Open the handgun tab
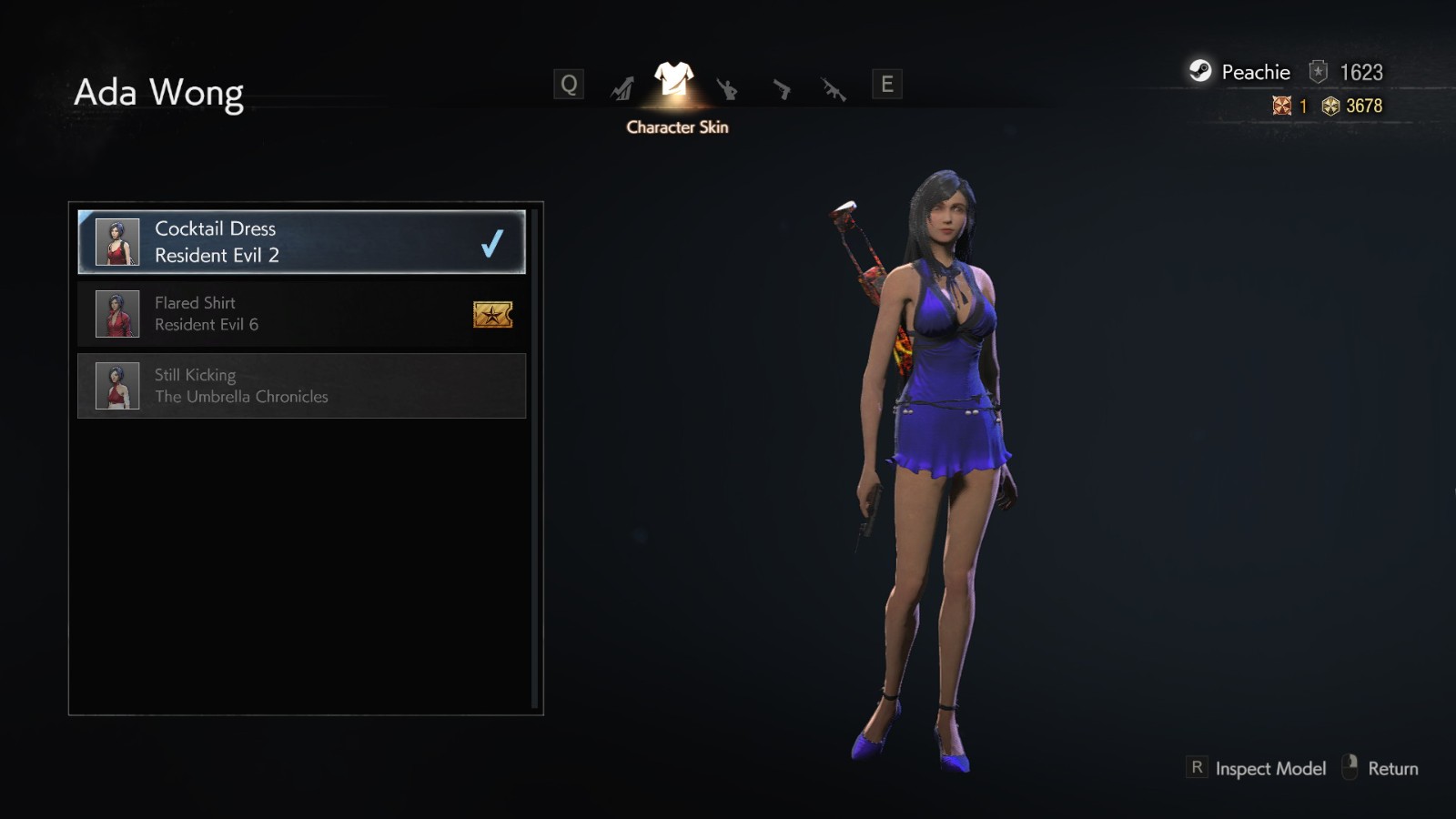1456x819 pixels. [x=781, y=88]
